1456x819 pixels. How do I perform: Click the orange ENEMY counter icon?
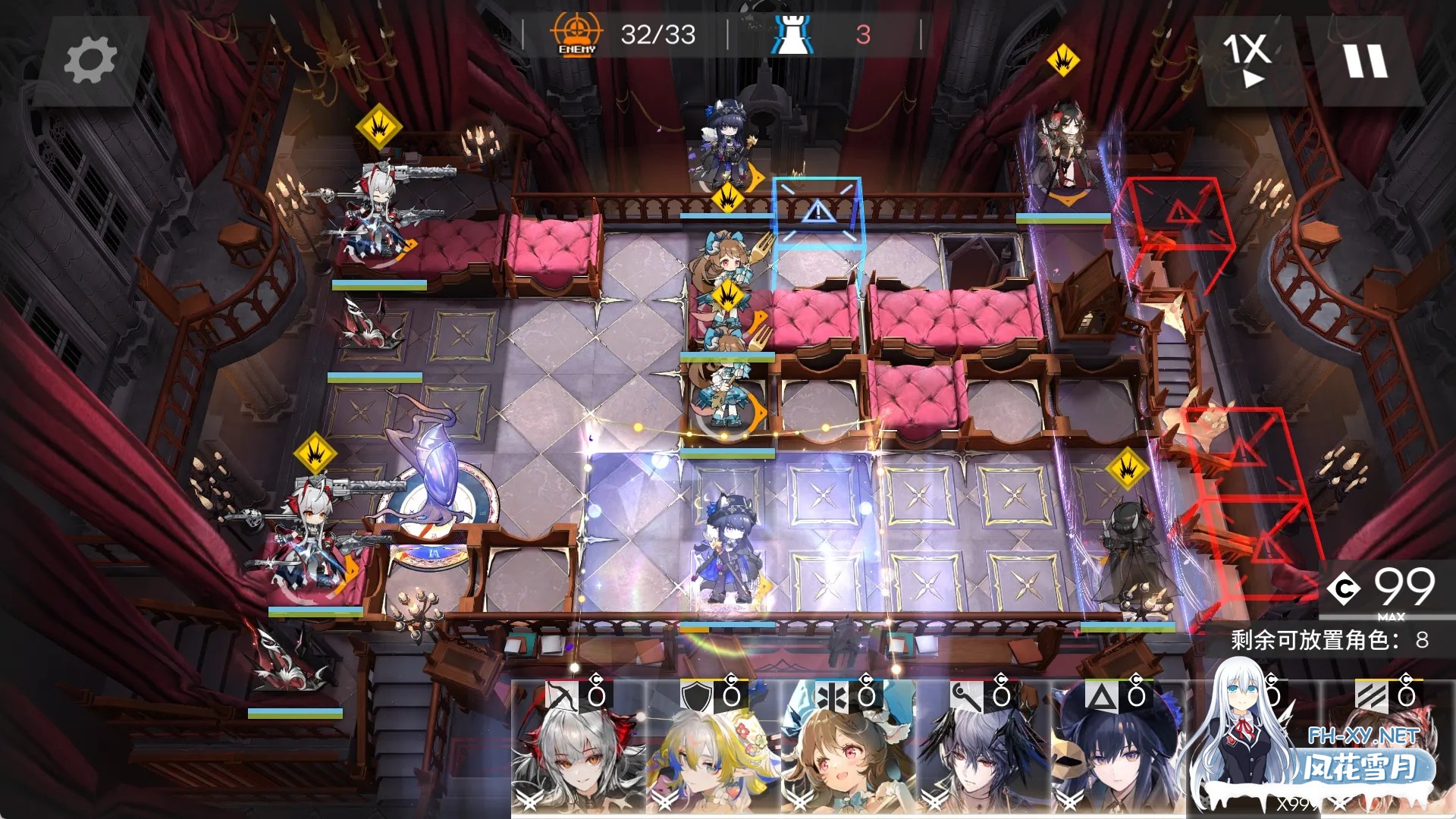point(575,33)
